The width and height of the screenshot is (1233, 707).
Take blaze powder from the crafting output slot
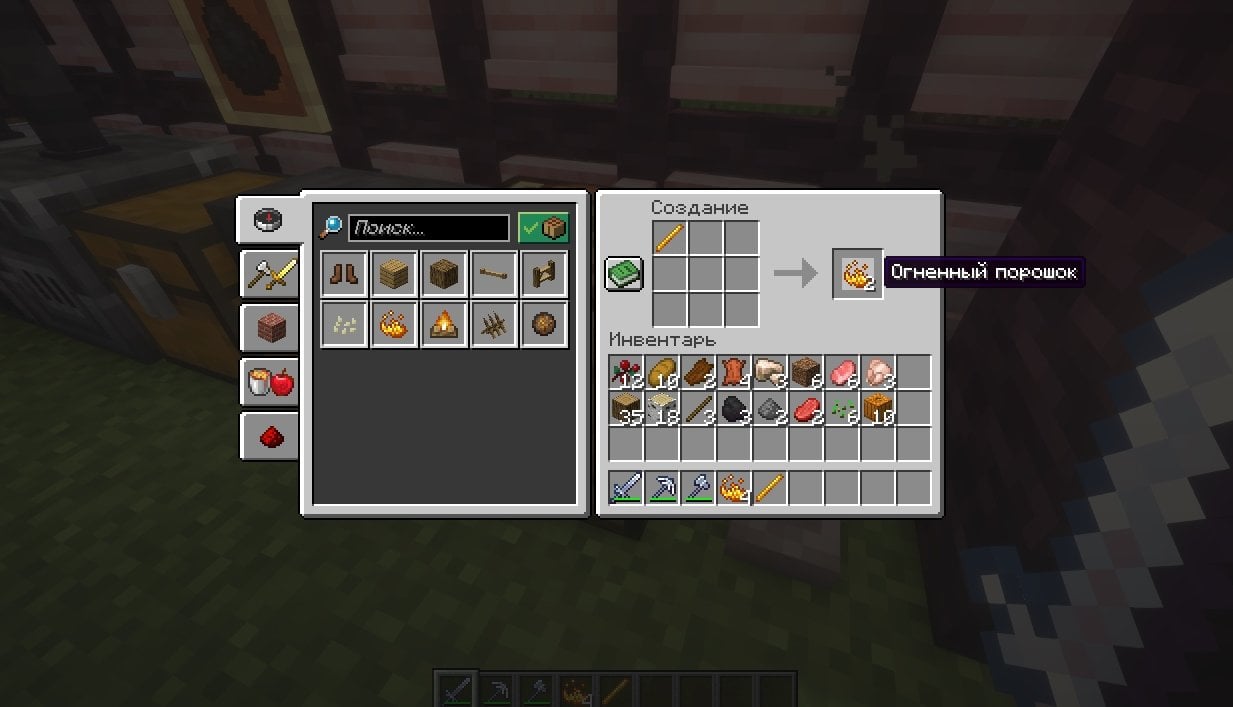click(857, 273)
